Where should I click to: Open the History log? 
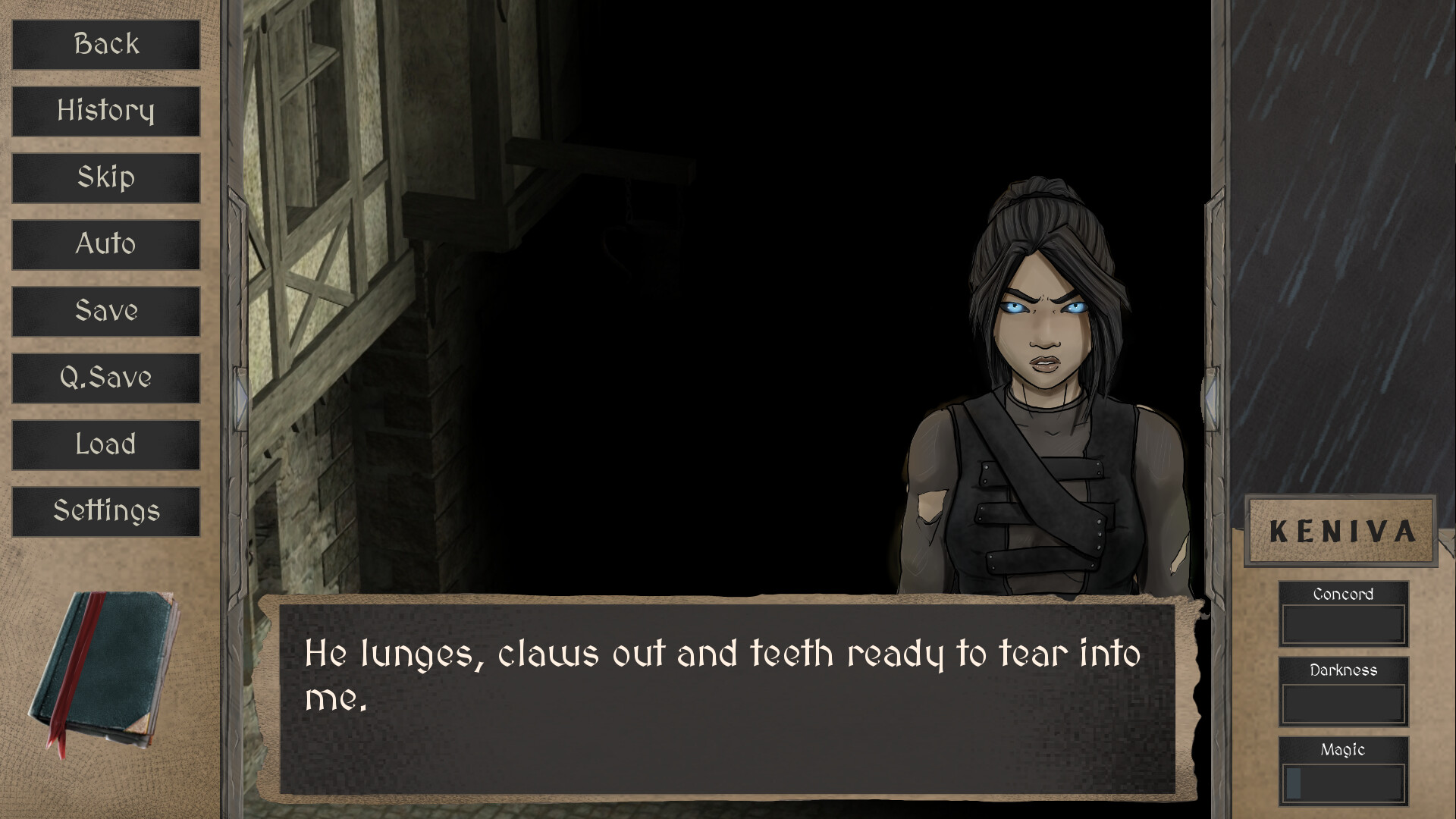(106, 111)
